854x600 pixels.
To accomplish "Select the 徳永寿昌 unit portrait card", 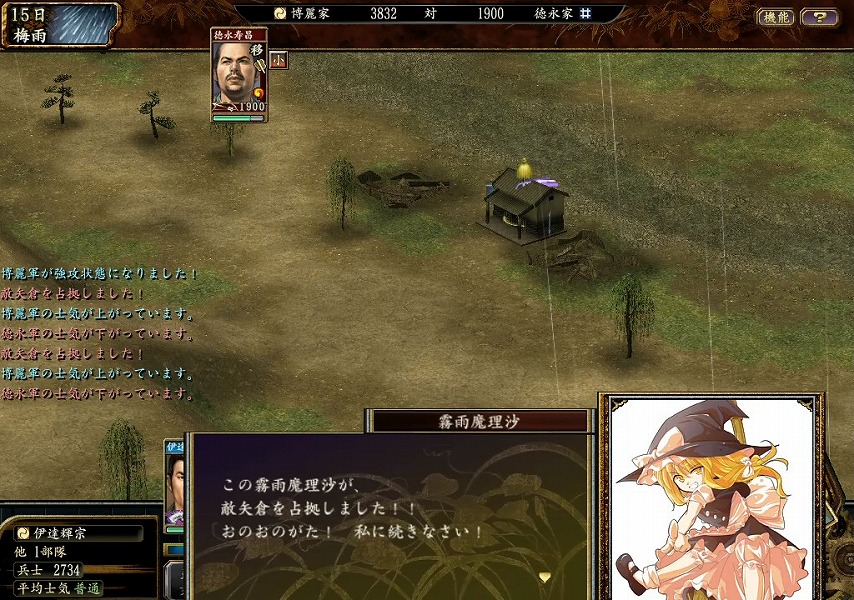I will tap(239, 75).
